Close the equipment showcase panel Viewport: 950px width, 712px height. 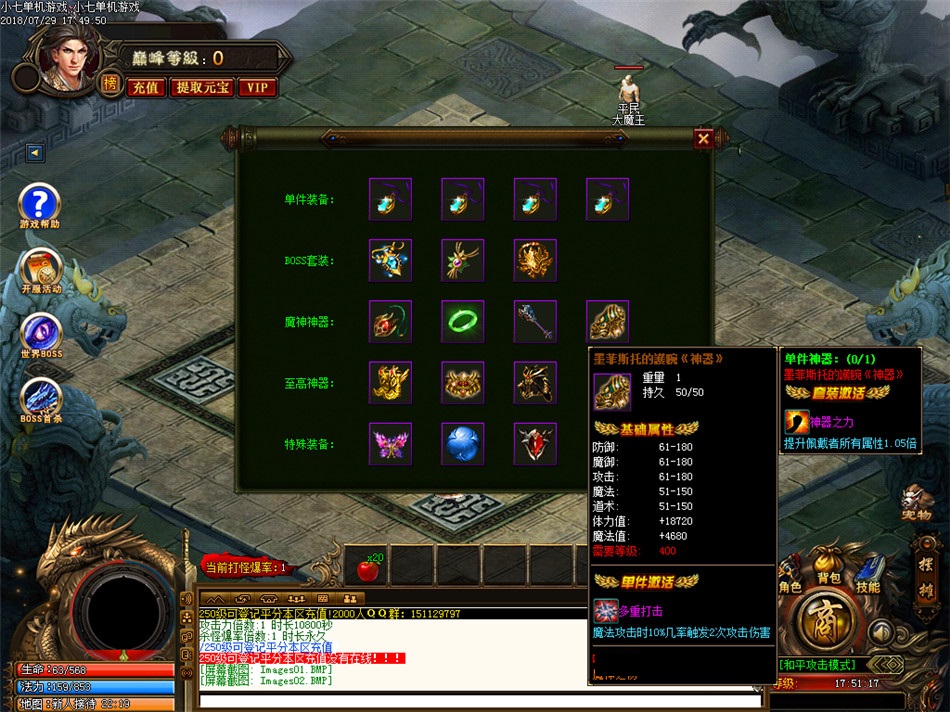pyautogui.click(x=704, y=139)
